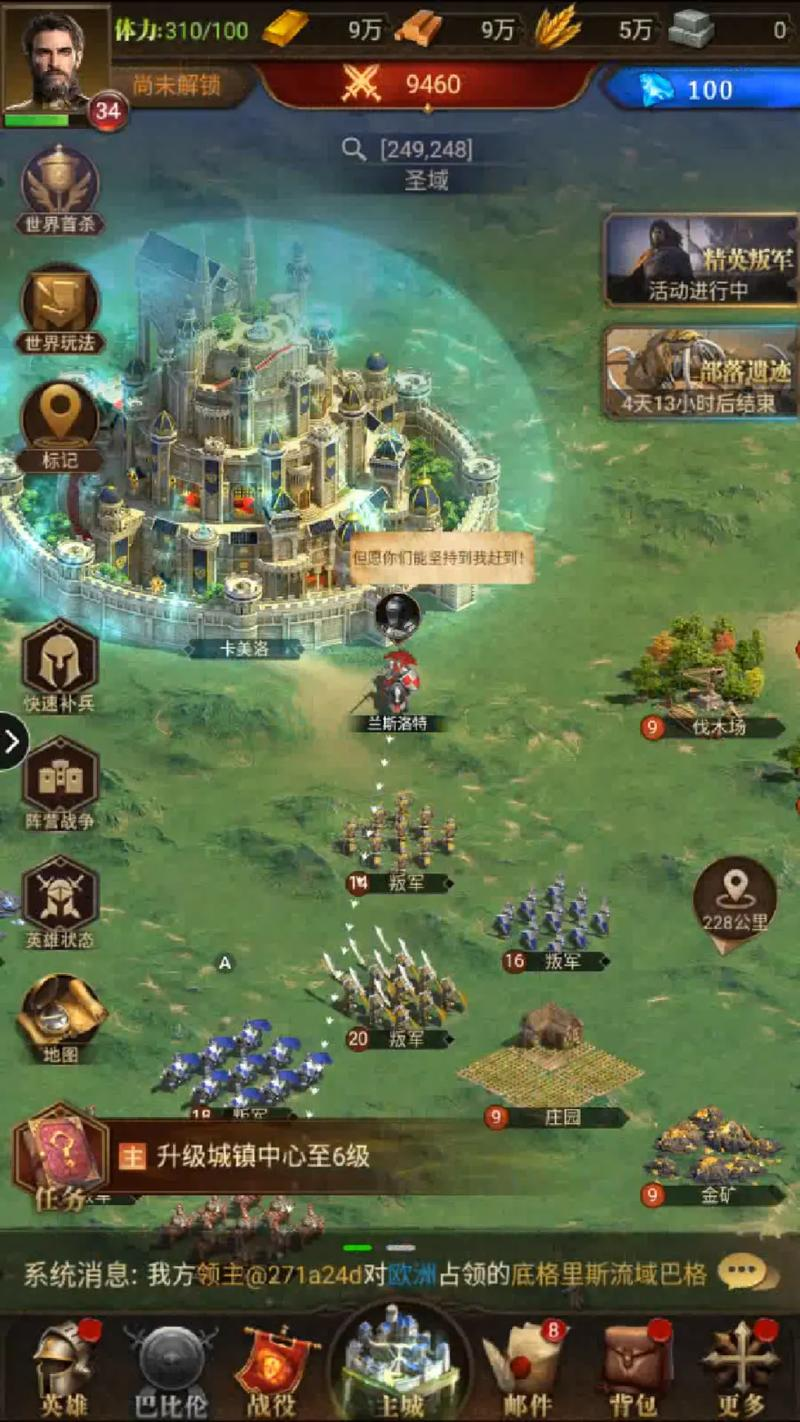Image resolution: width=800 pixels, height=1422 pixels.
Task: Open 世界玩法 world gameplay icon
Action: [x=60, y=304]
